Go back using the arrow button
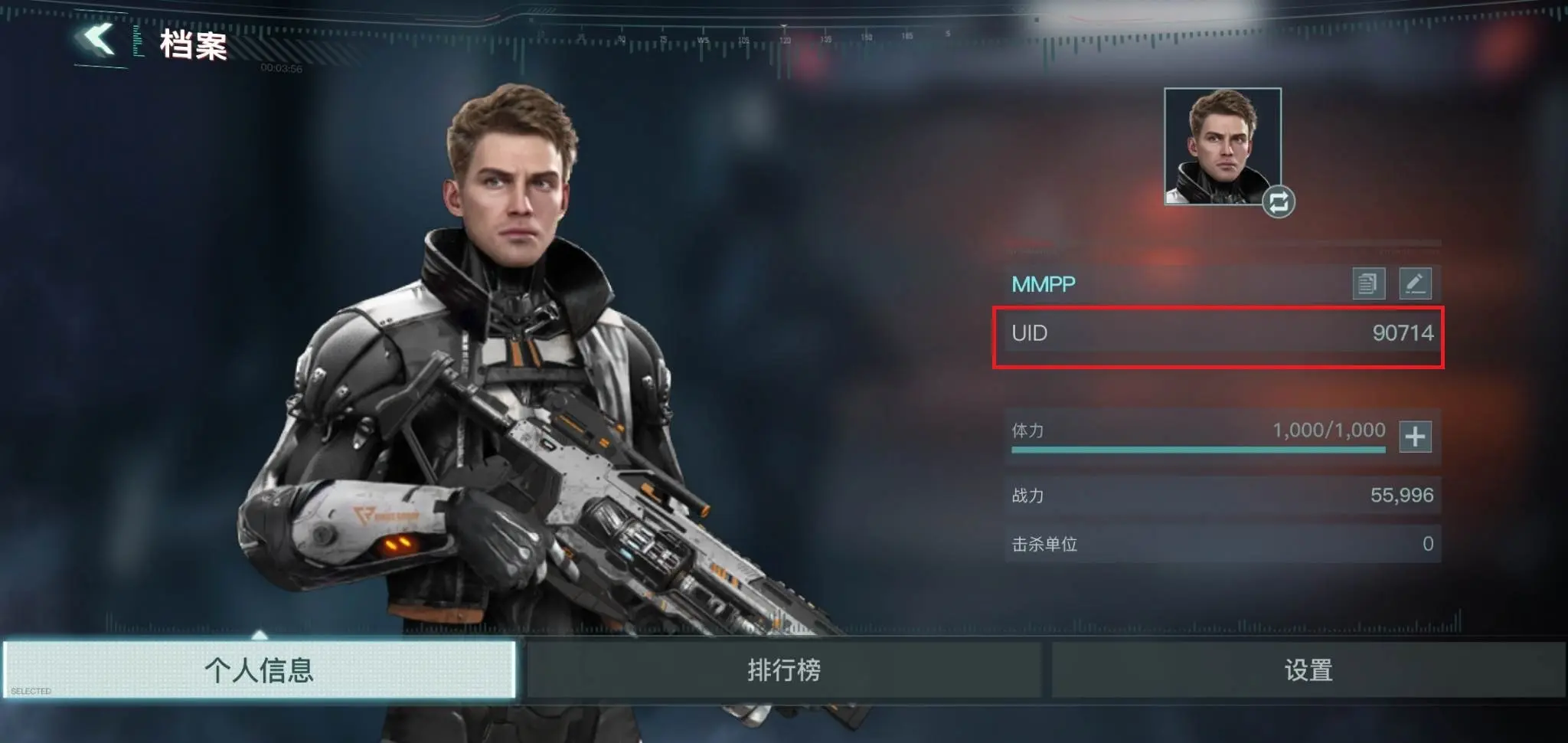The height and width of the screenshot is (743, 1568). point(99,40)
